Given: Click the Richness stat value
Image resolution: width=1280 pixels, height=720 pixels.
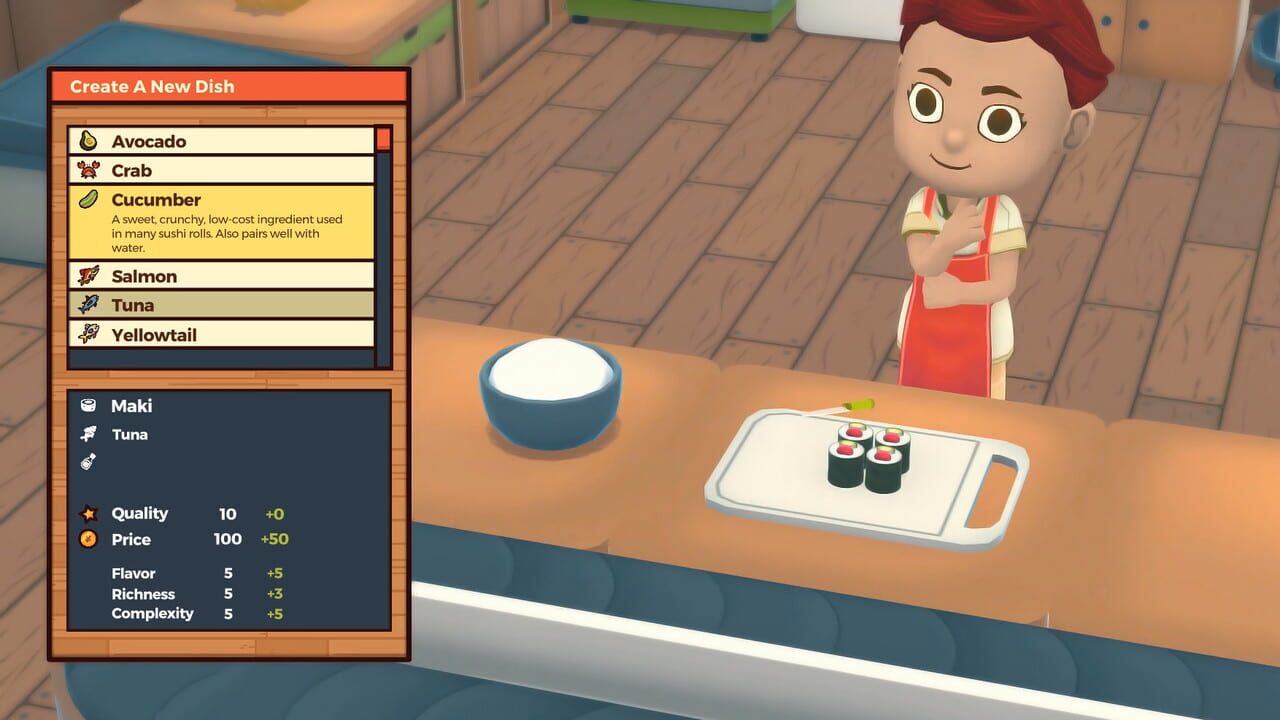Looking at the screenshot, I should coord(227,593).
